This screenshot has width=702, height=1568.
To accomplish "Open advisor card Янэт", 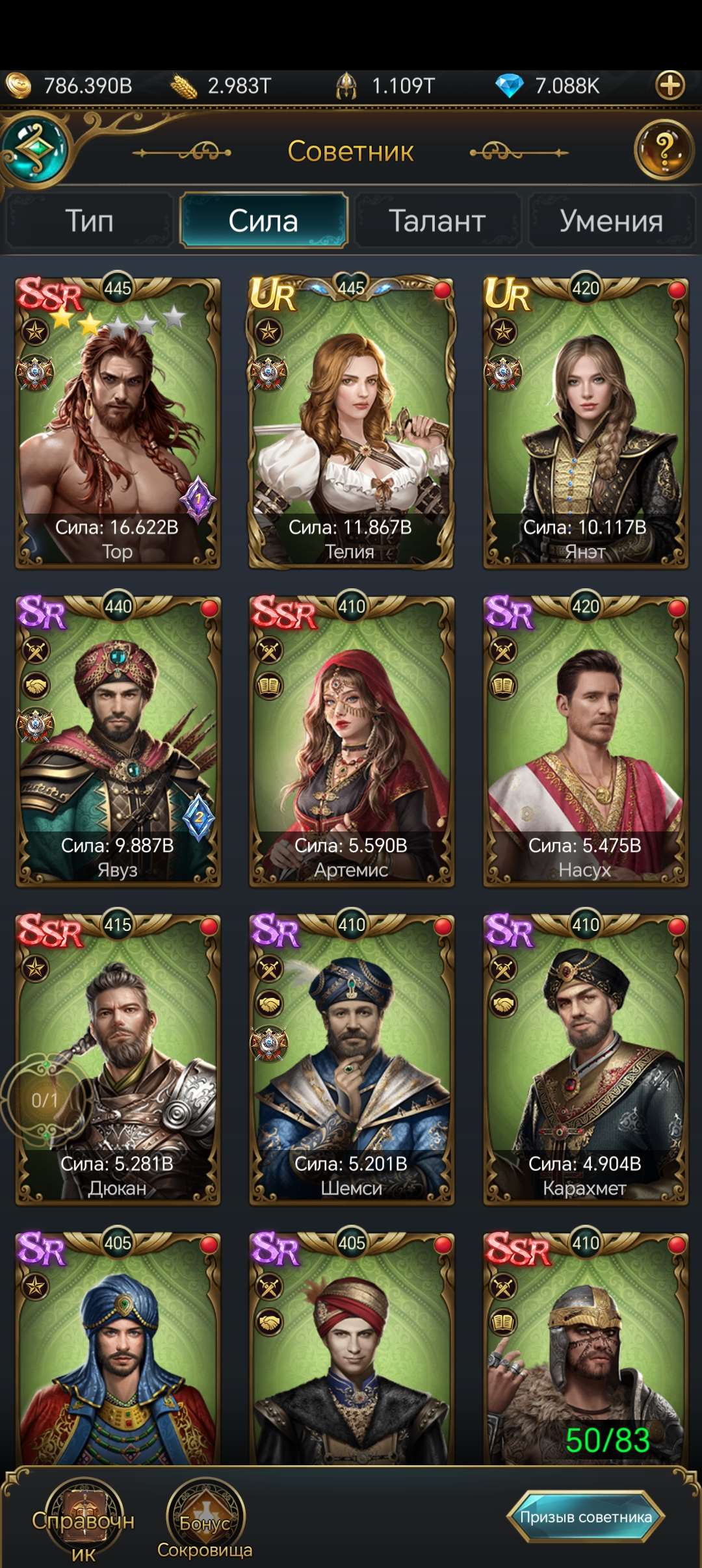I will pyautogui.click(x=585, y=423).
